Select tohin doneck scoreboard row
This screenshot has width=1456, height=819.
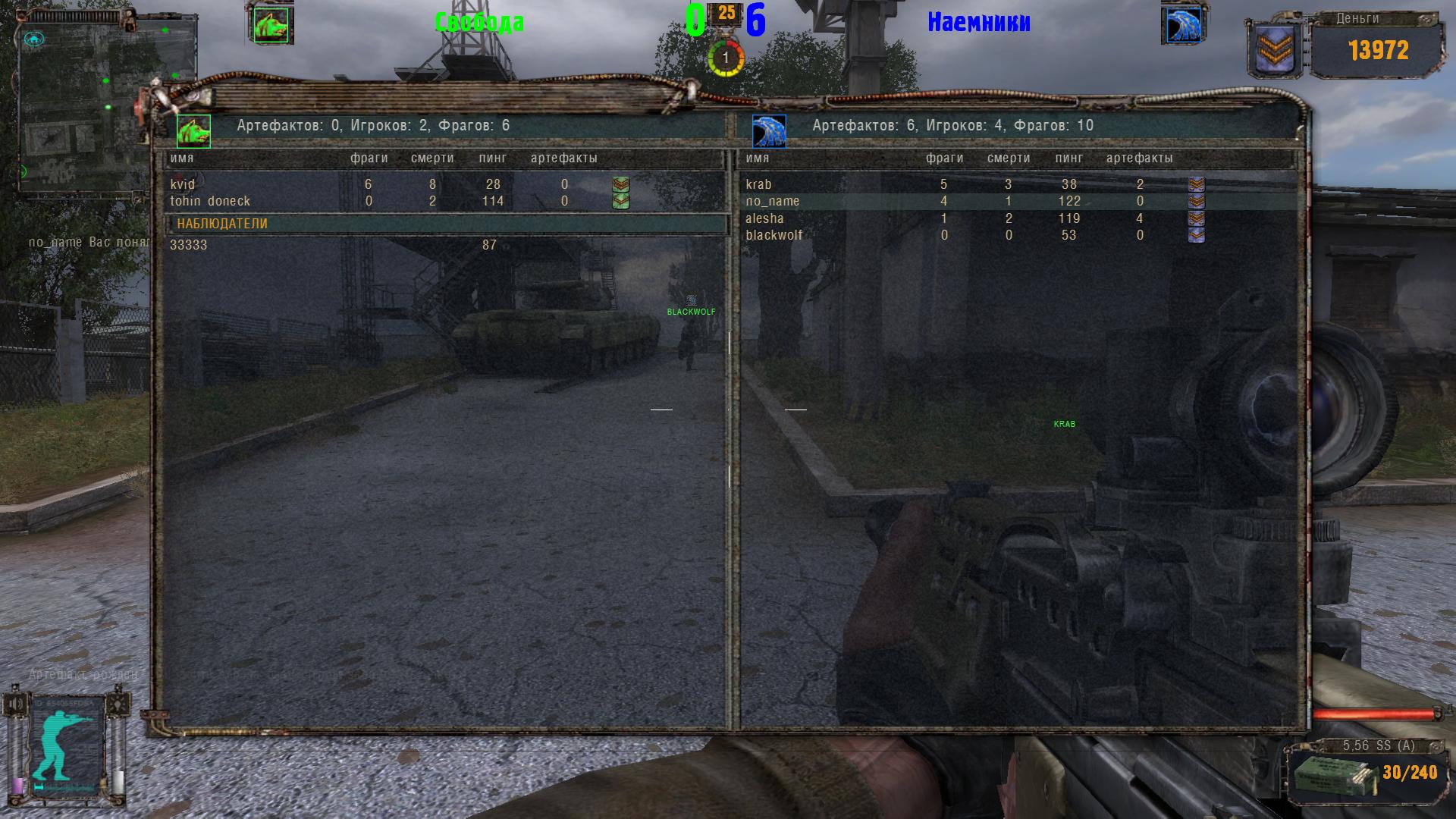pos(210,201)
